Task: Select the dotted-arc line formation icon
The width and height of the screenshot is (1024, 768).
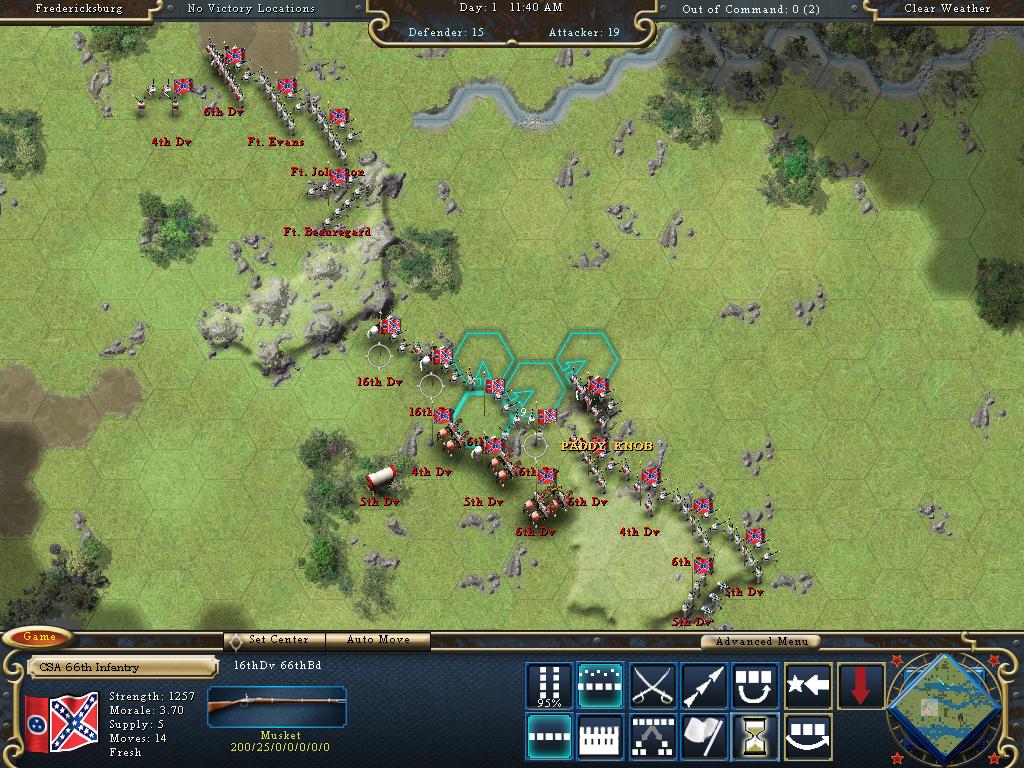Action: point(601,685)
